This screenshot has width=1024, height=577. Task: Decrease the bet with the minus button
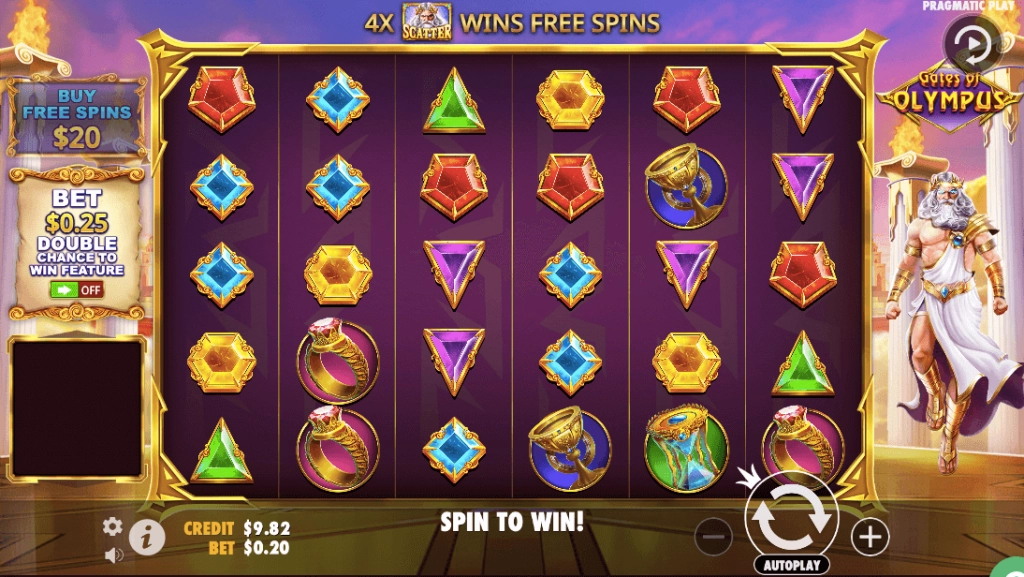point(713,537)
